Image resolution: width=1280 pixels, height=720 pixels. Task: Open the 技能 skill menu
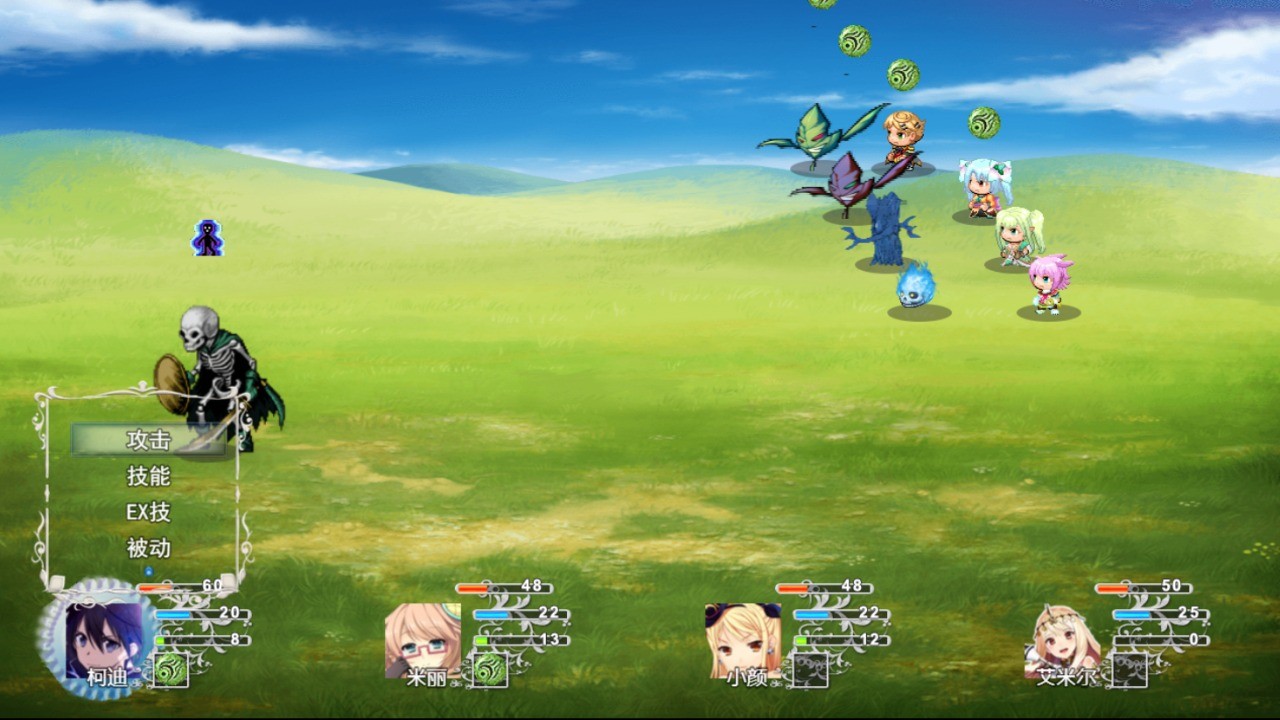pos(148,476)
